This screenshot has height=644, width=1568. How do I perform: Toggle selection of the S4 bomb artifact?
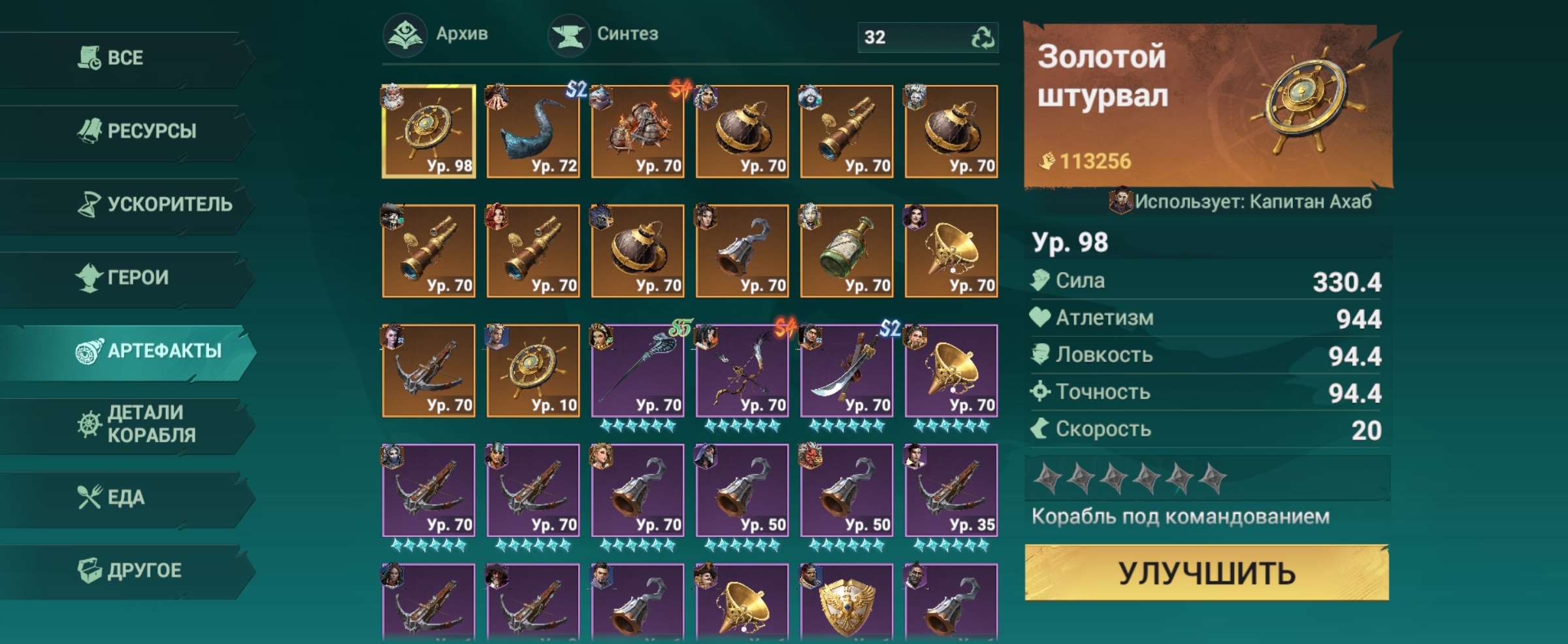pyautogui.click(x=637, y=127)
